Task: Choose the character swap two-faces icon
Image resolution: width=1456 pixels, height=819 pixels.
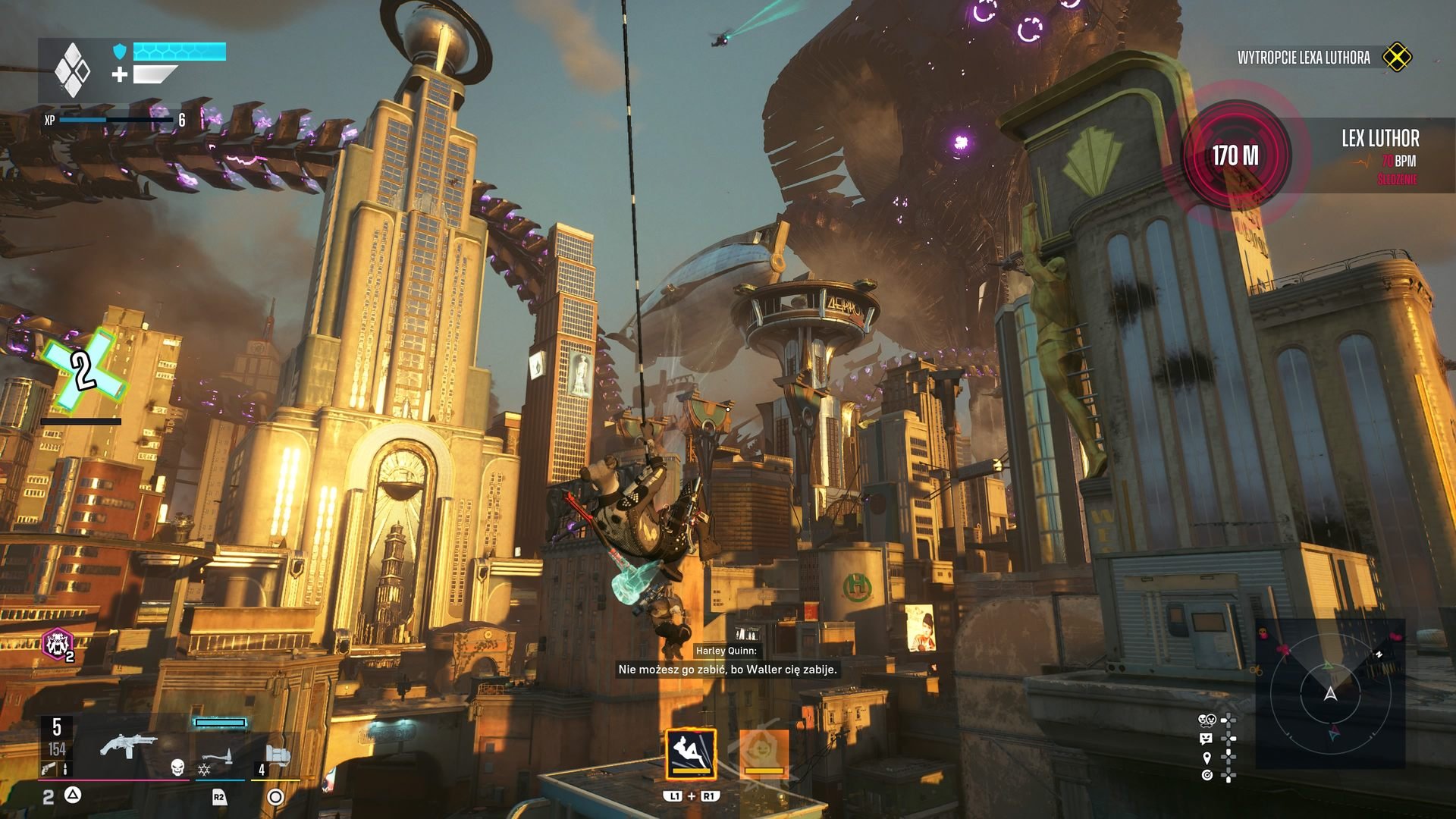Action: click(x=1207, y=720)
